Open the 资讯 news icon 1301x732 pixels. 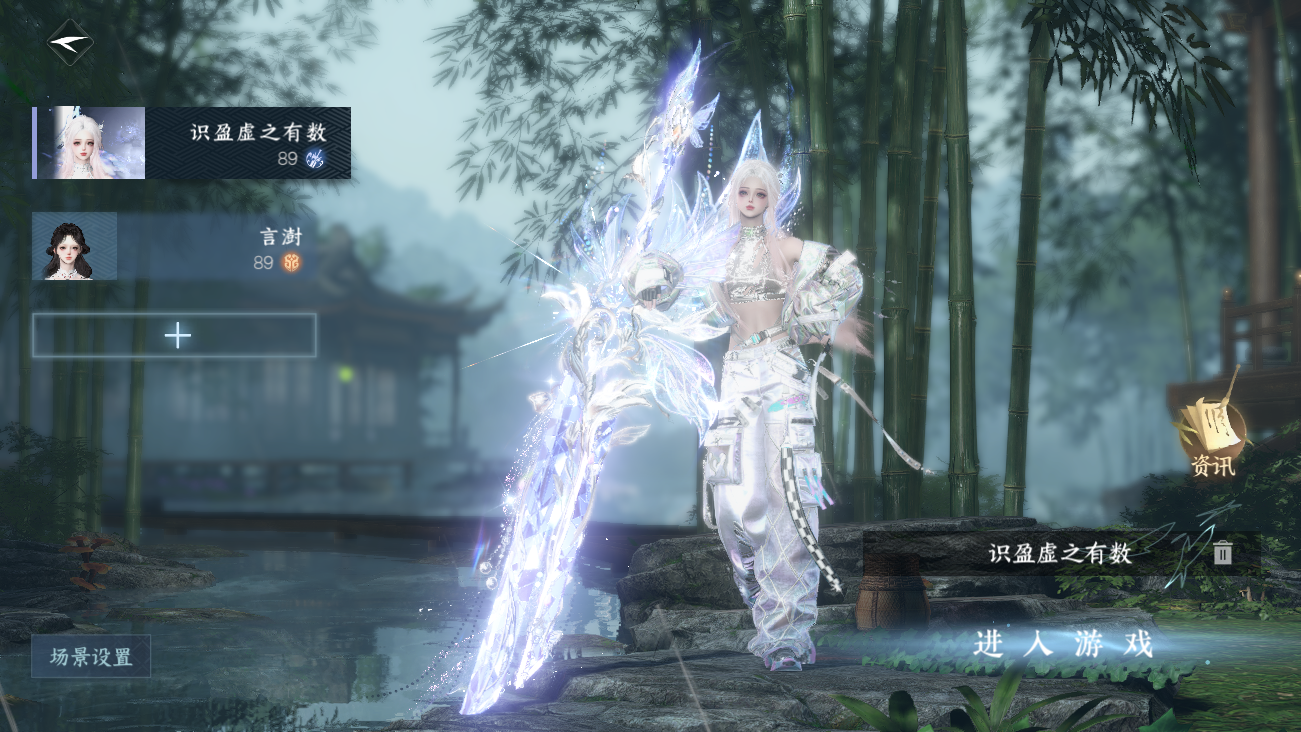point(1212,436)
